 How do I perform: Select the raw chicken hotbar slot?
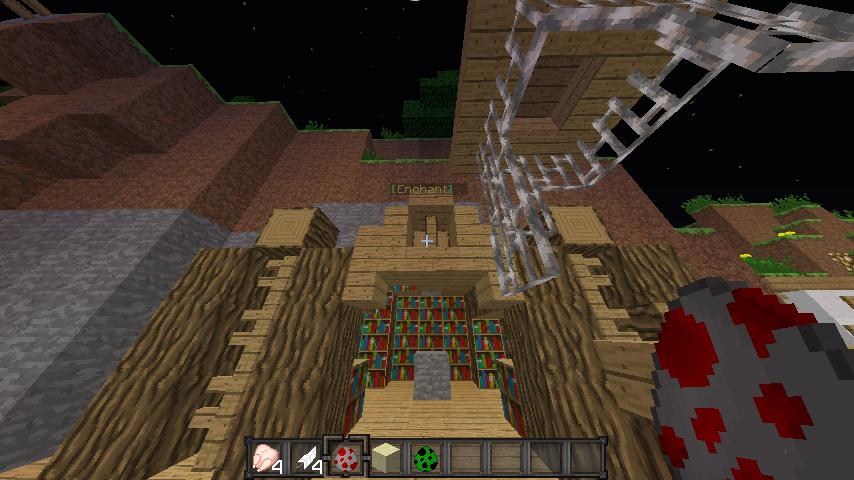267,457
